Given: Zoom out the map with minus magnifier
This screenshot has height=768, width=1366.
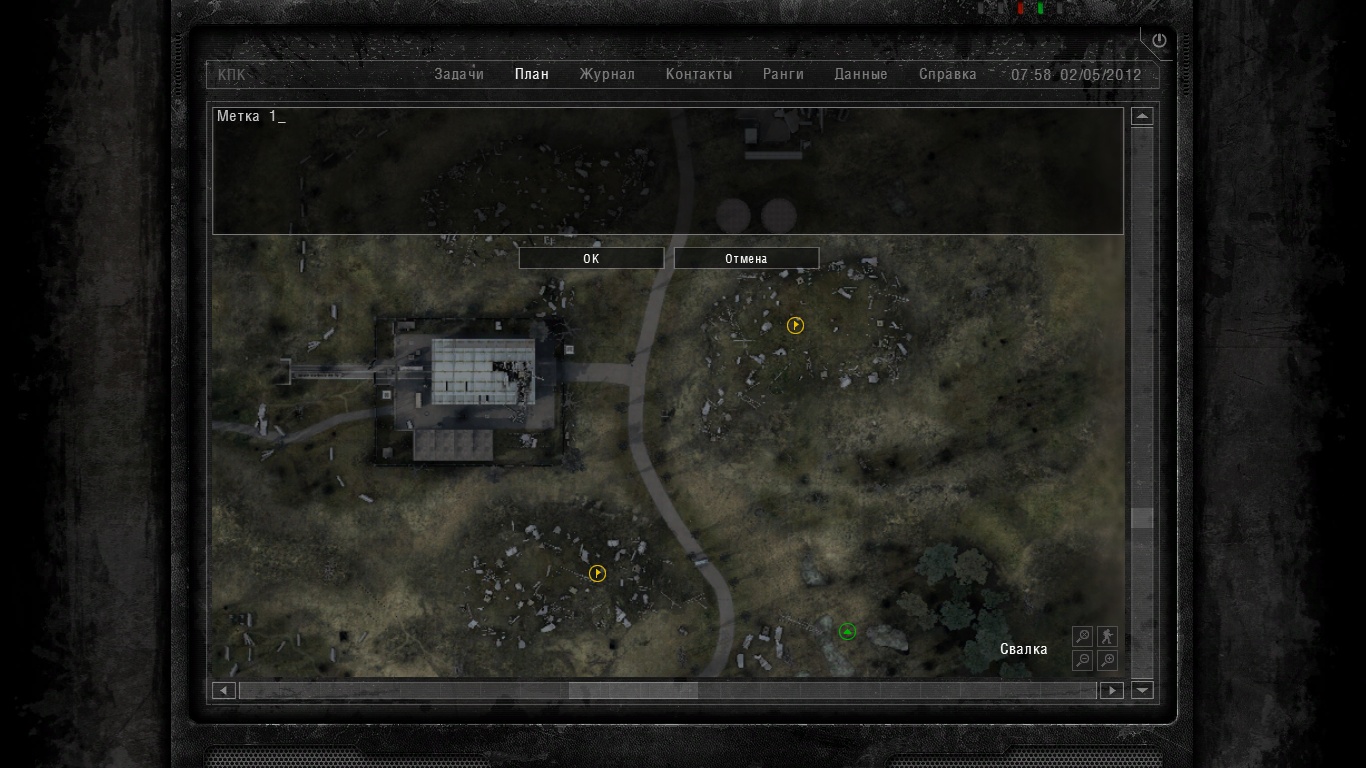Looking at the screenshot, I should pyautogui.click(x=1082, y=660).
